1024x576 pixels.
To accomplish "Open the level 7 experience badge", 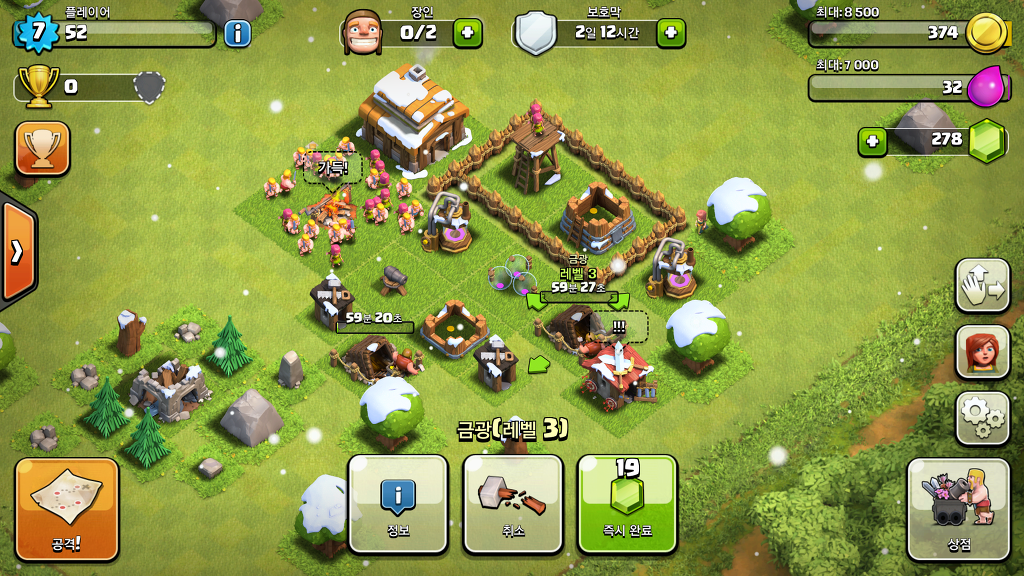I will [x=38, y=32].
